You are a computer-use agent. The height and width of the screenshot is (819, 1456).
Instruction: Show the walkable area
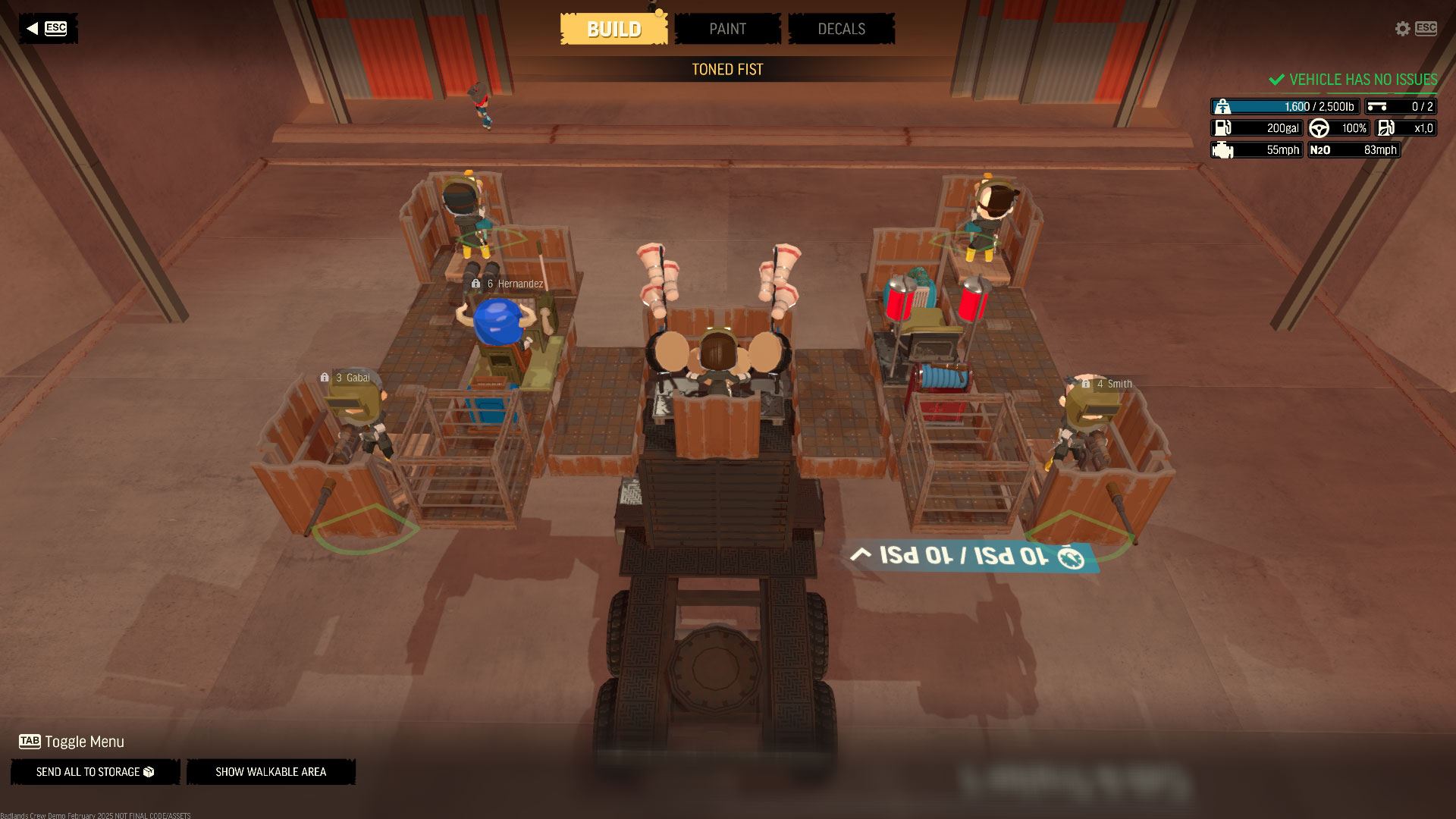[271, 772]
